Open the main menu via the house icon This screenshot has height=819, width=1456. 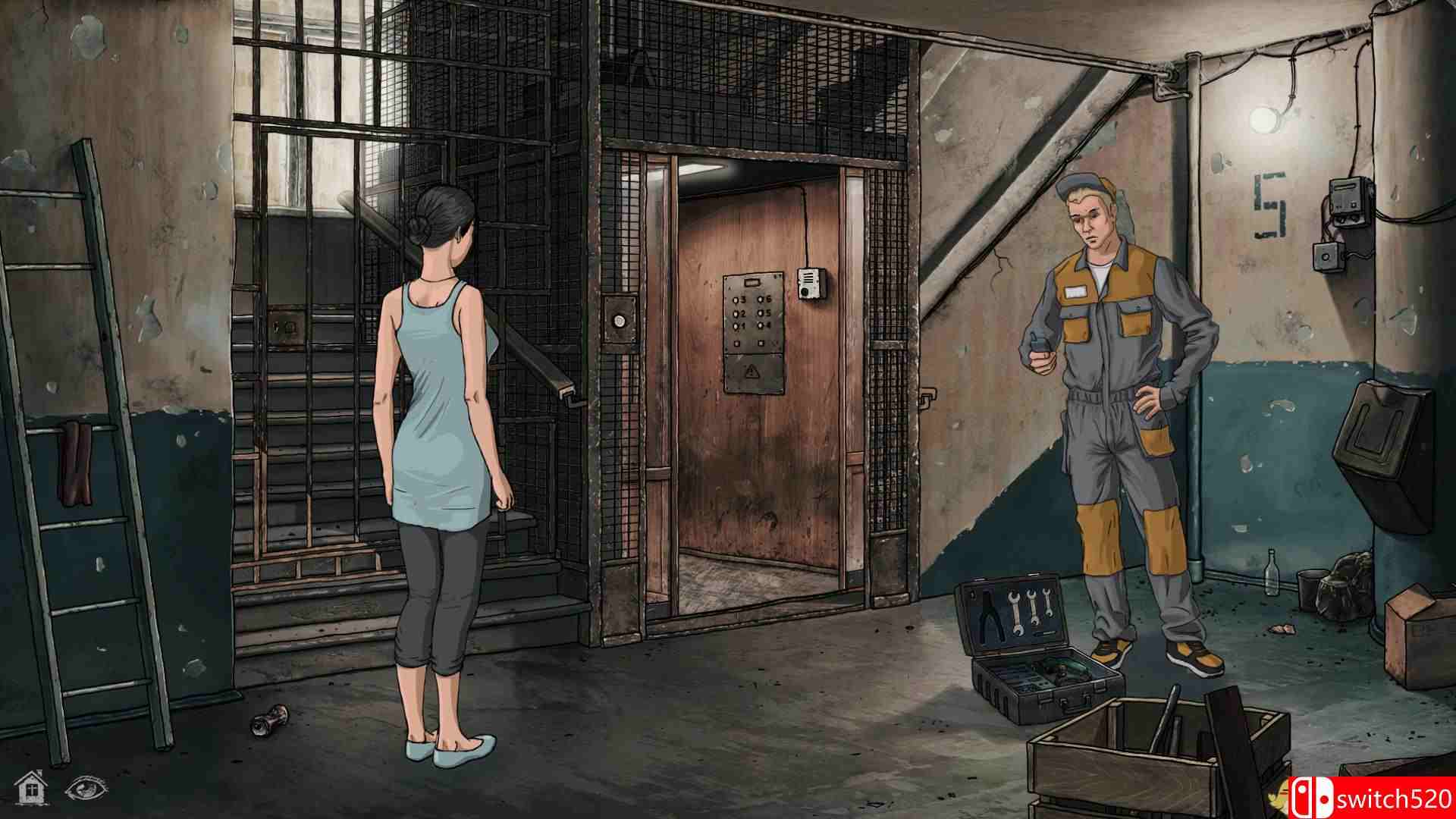click(x=29, y=789)
